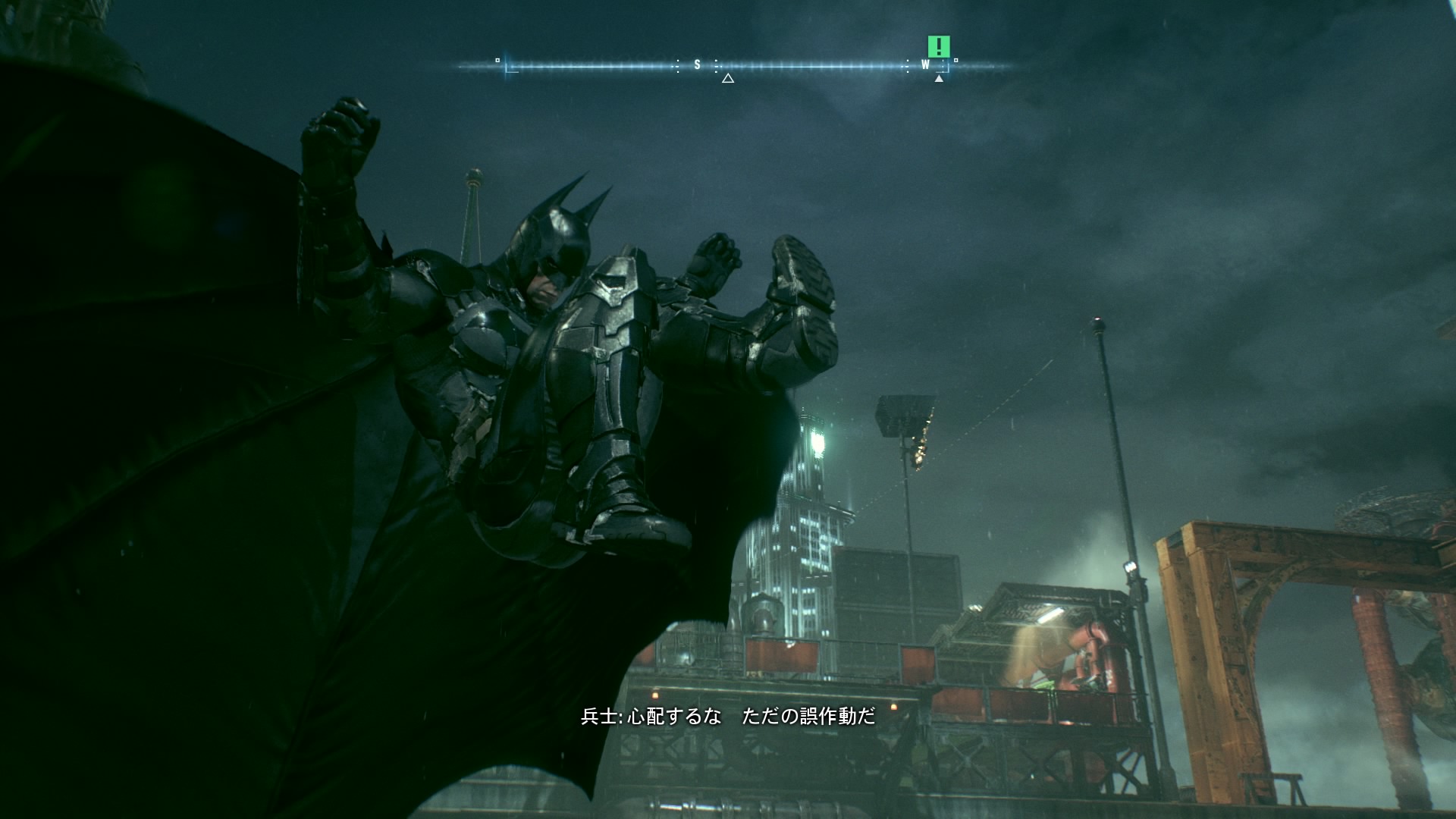Select the South marker on the compass
The width and height of the screenshot is (1456, 819).
[x=698, y=65]
